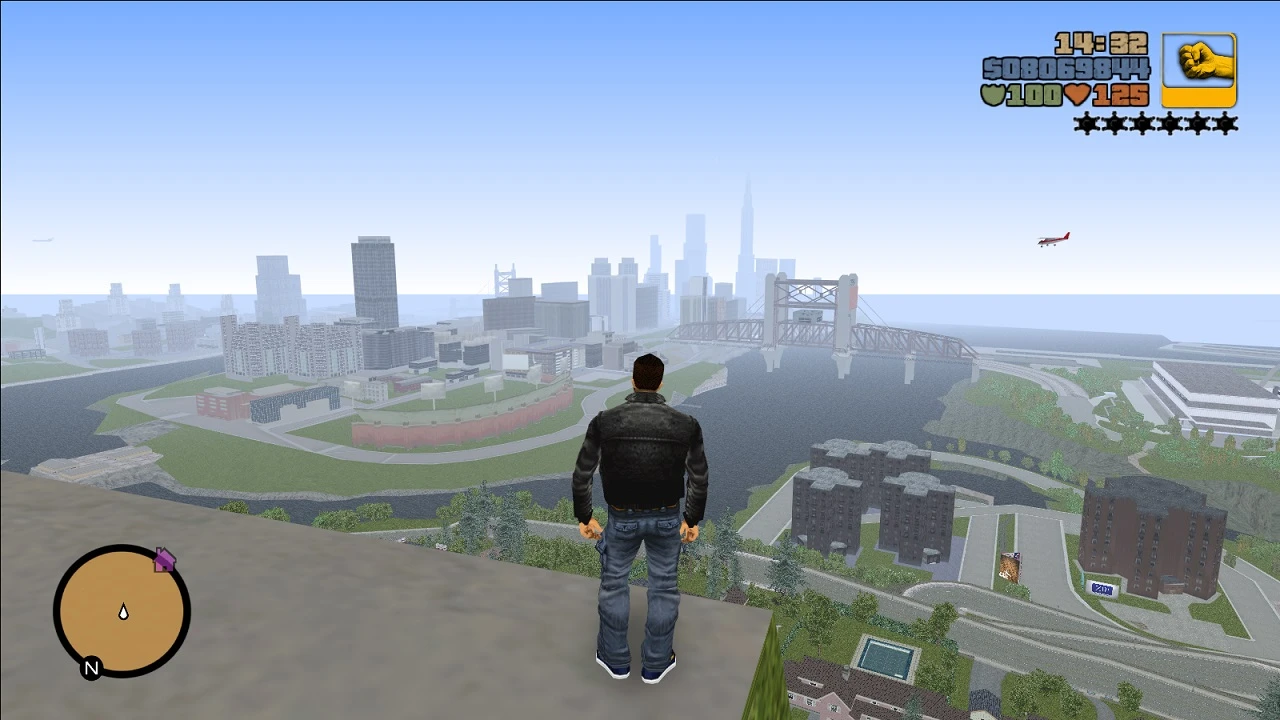The image size is (1280, 720).
Task: Click the yellow bar under the weapon icon
Action: click(1197, 99)
